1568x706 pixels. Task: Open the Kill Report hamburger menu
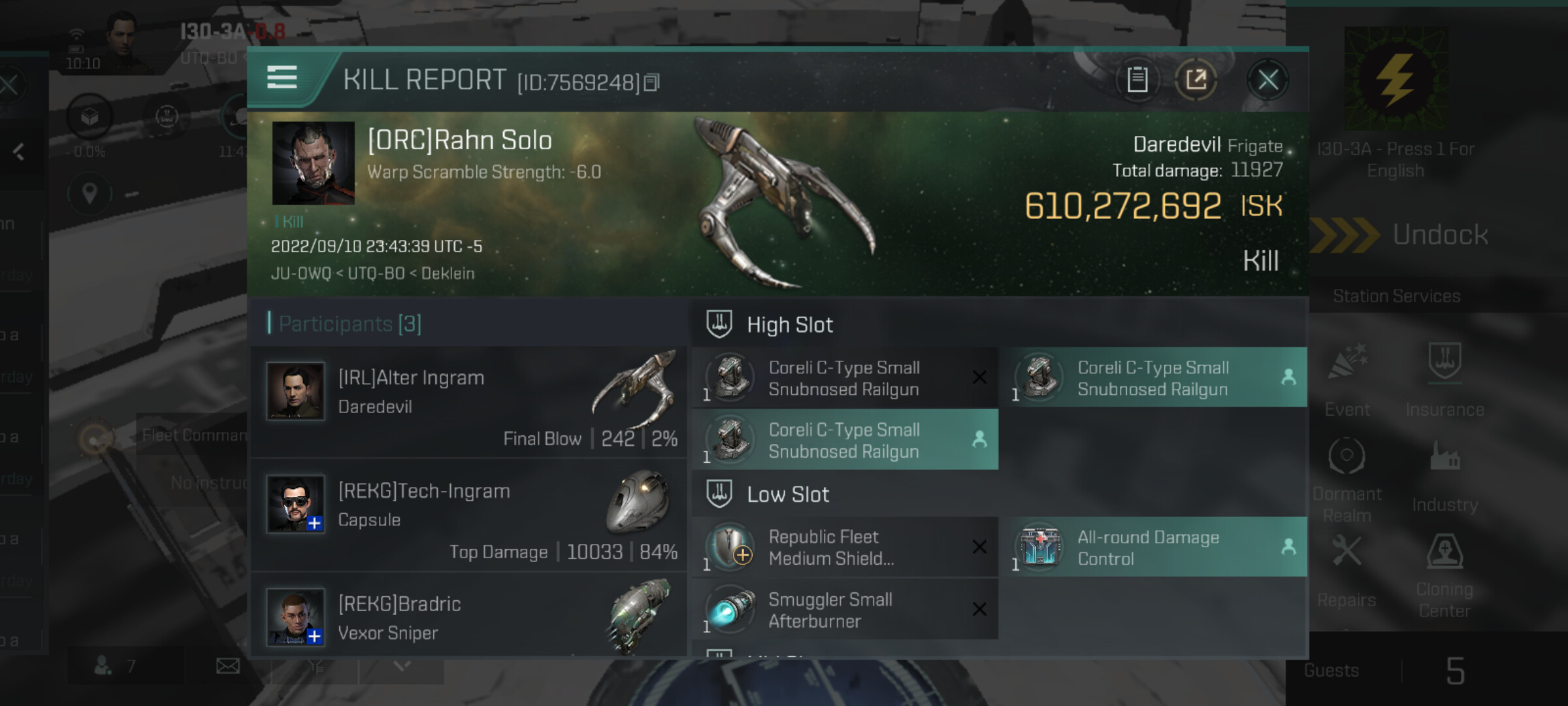point(282,78)
